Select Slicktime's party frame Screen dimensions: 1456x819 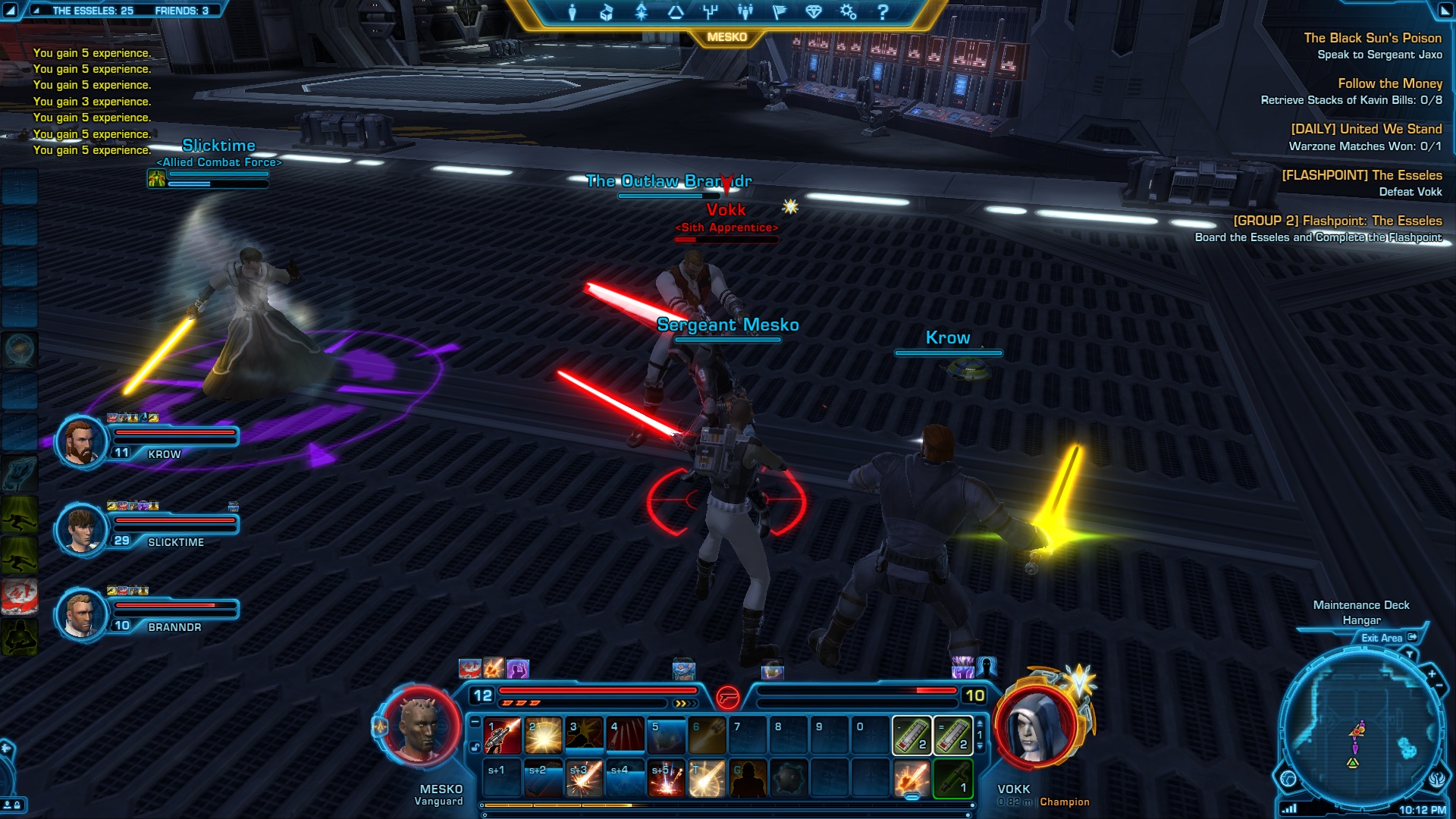tap(80, 529)
